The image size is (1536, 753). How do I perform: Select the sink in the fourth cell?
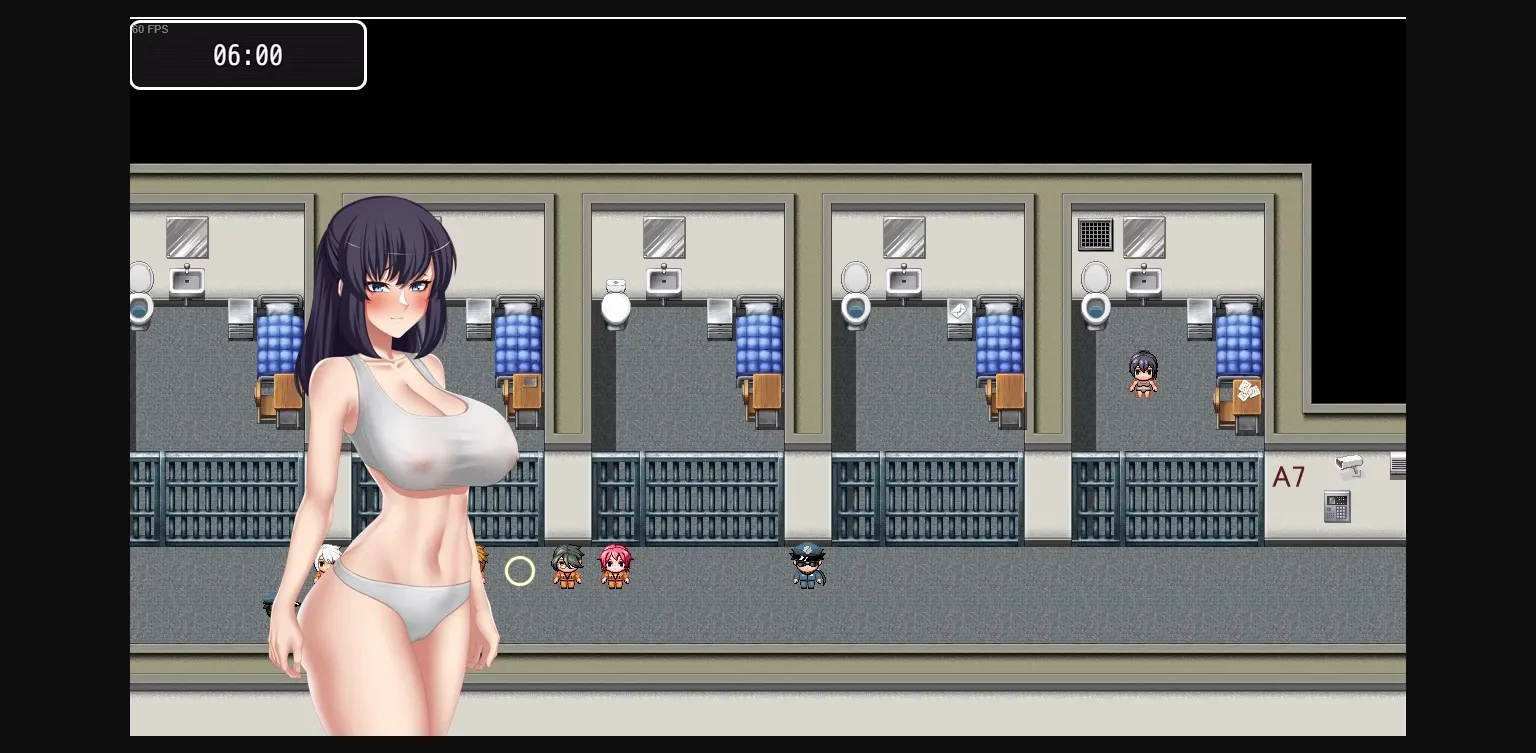[x=903, y=282]
